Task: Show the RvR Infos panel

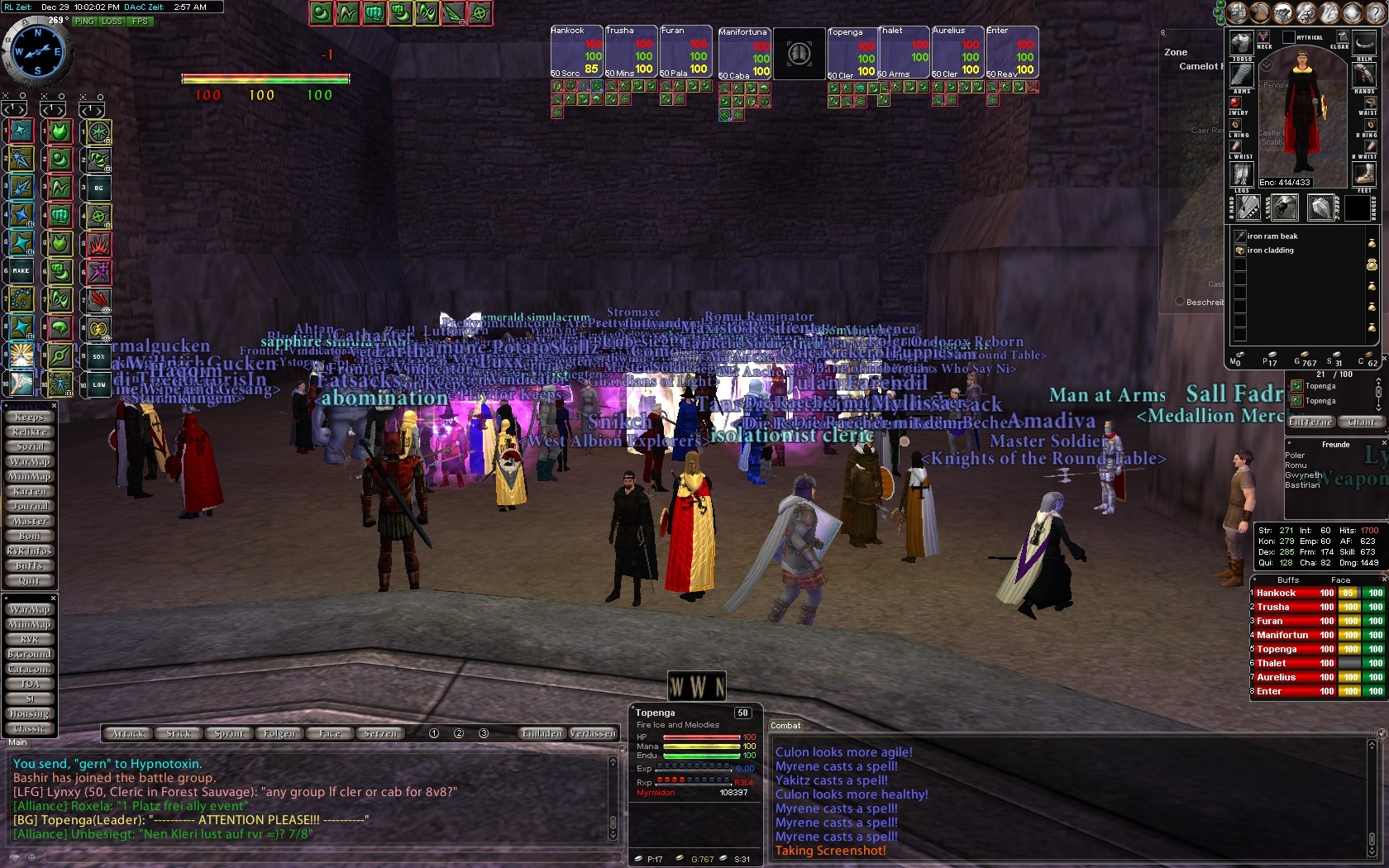Action: click(x=29, y=551)
